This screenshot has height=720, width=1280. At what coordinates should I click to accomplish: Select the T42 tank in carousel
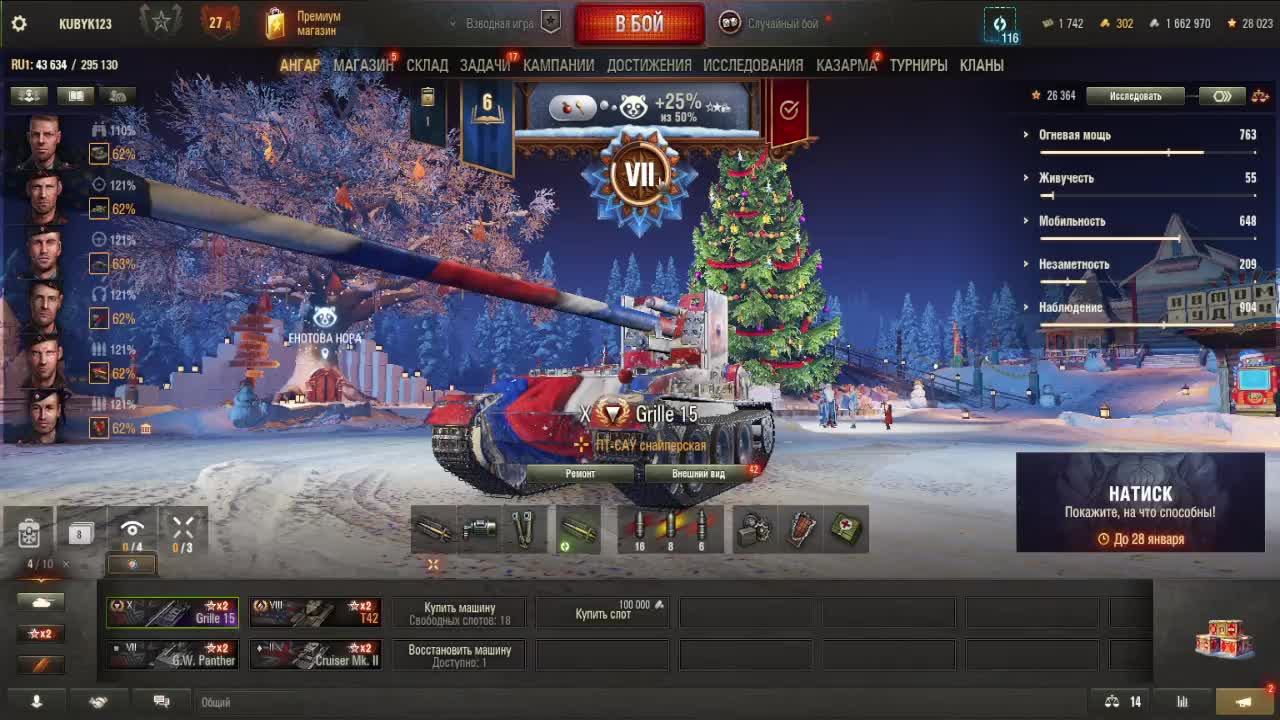[315, 612]
